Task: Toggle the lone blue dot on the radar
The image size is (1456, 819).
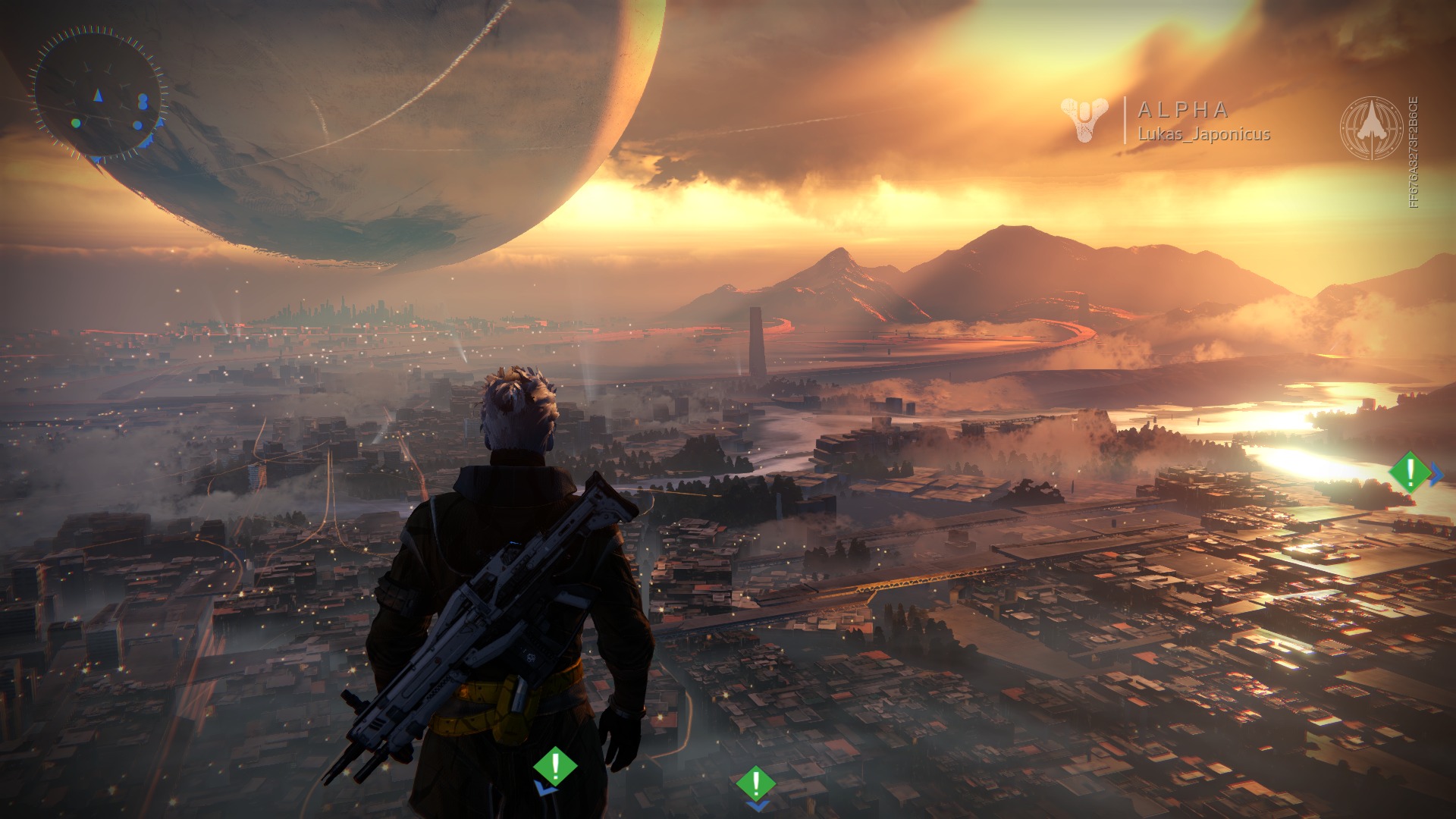Action: point(137,124)
